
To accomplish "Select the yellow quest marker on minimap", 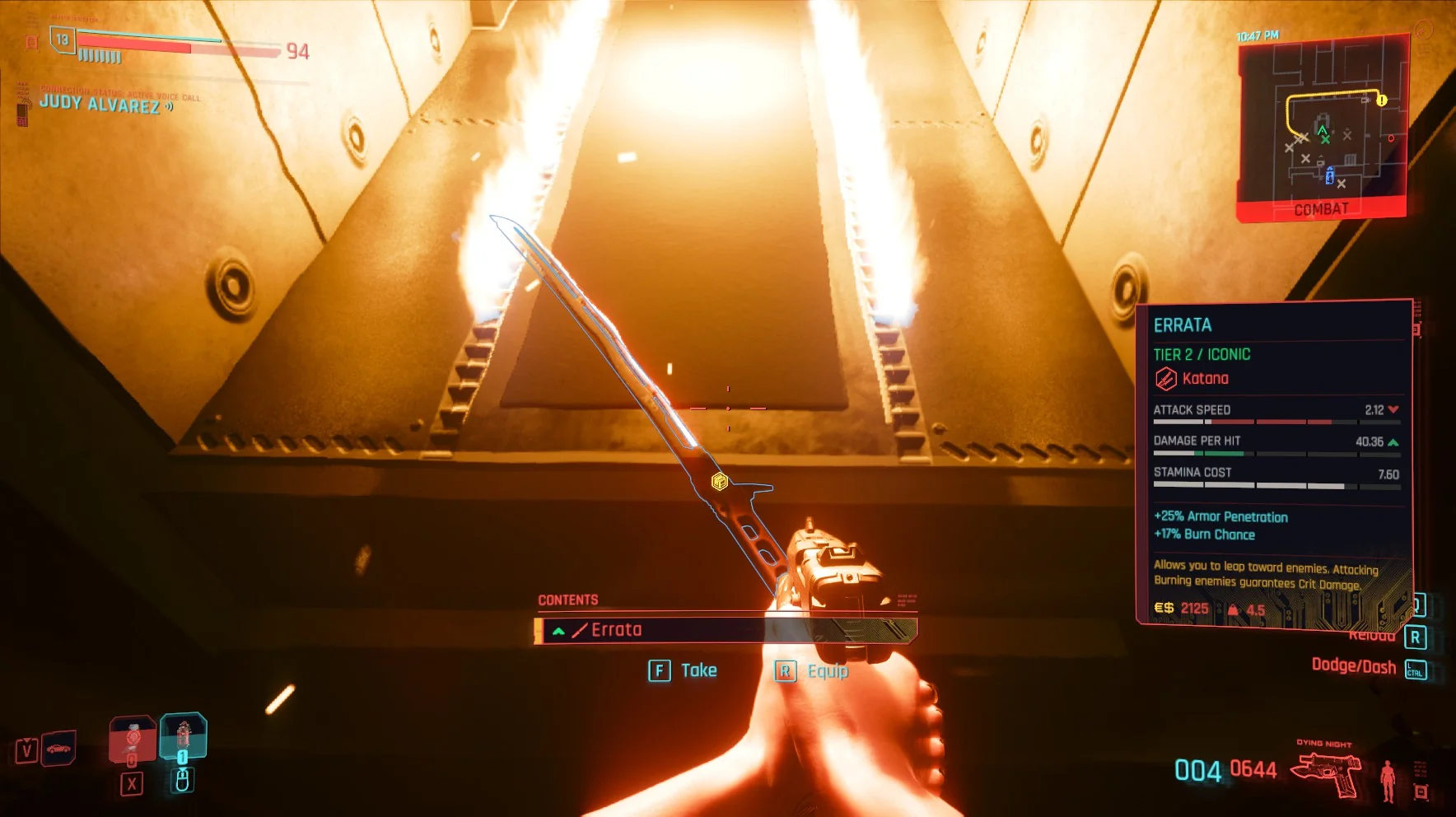I will [1381, 100].
